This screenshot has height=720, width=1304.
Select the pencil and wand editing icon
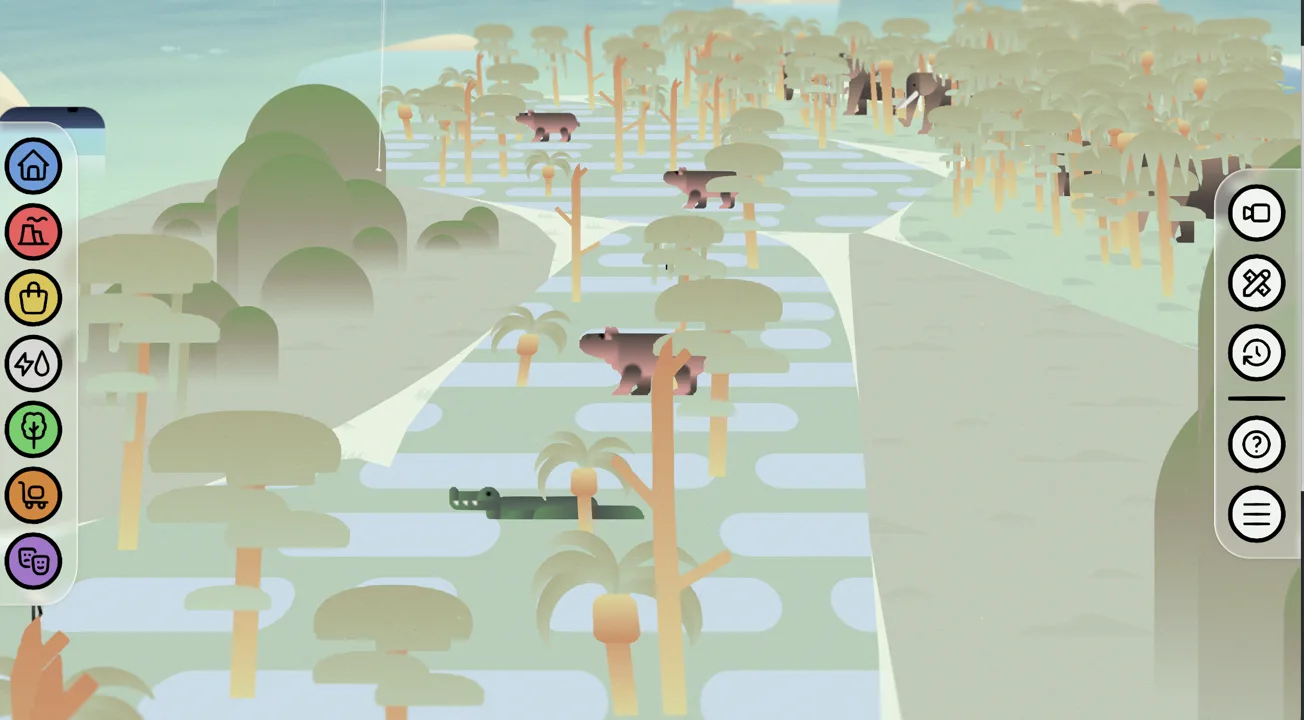pos(1256,283)
